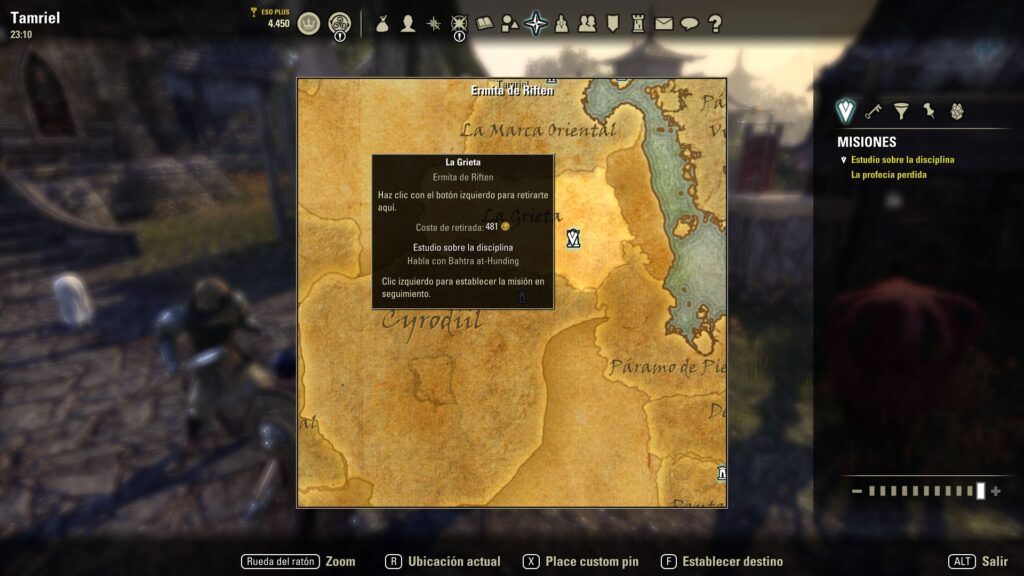
Task: Click the Riften wayshrine marker on map
Action: tap(573, 238)
